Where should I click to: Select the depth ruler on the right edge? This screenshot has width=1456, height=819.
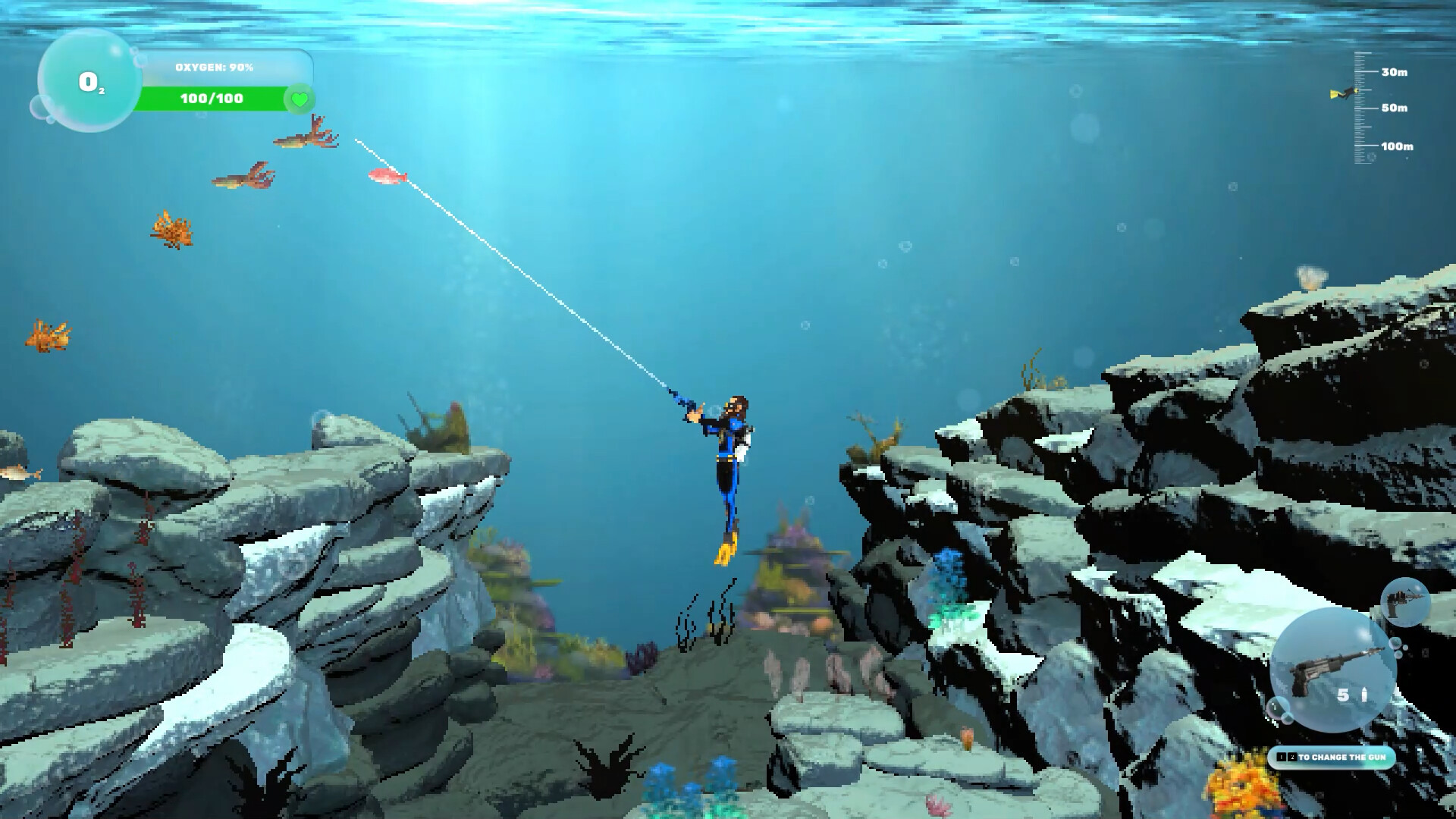click(x=1359, y=106)
